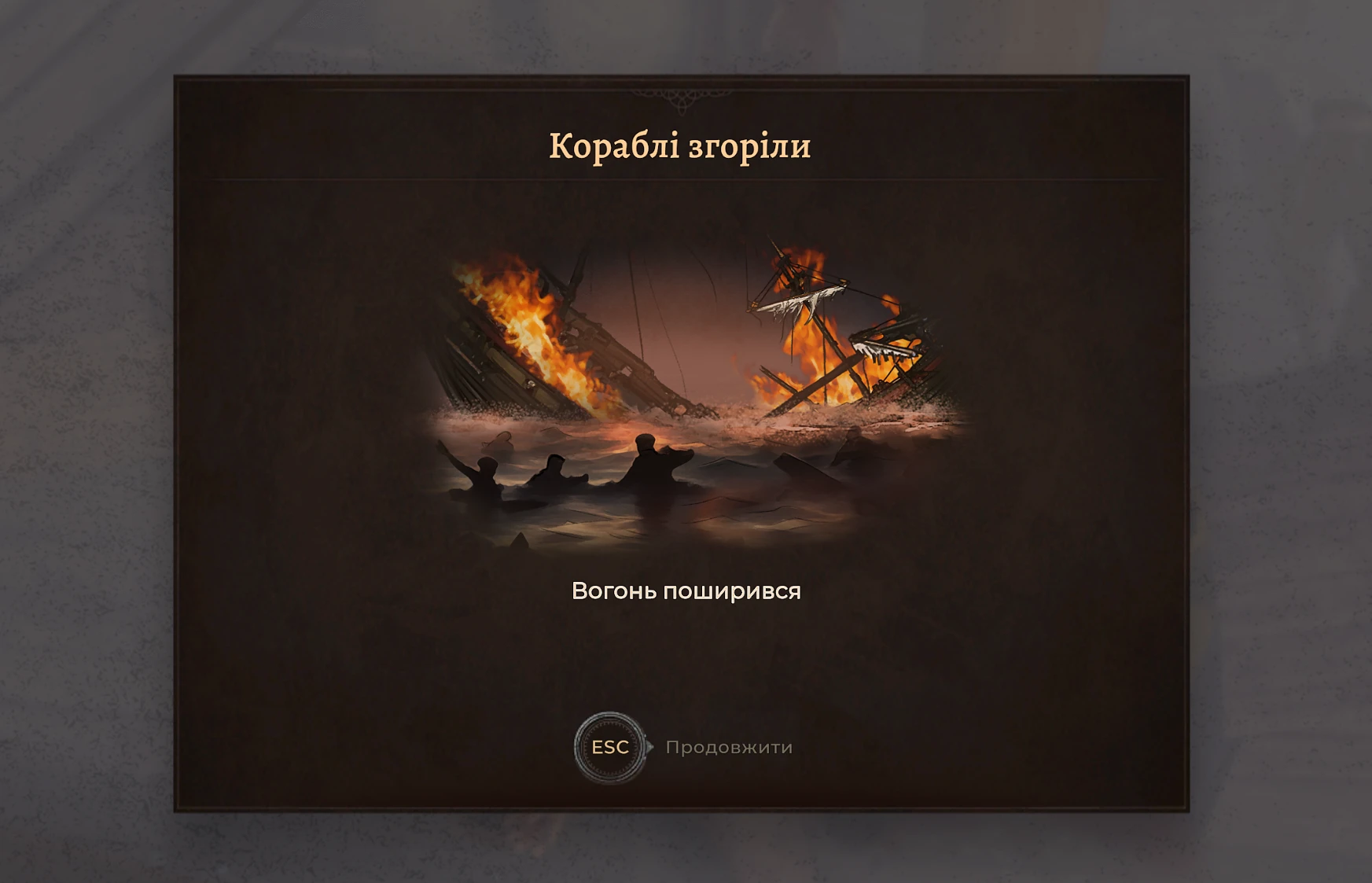
Task: Click the event illustration thumbnail
Action: click(x=684, y=385)
